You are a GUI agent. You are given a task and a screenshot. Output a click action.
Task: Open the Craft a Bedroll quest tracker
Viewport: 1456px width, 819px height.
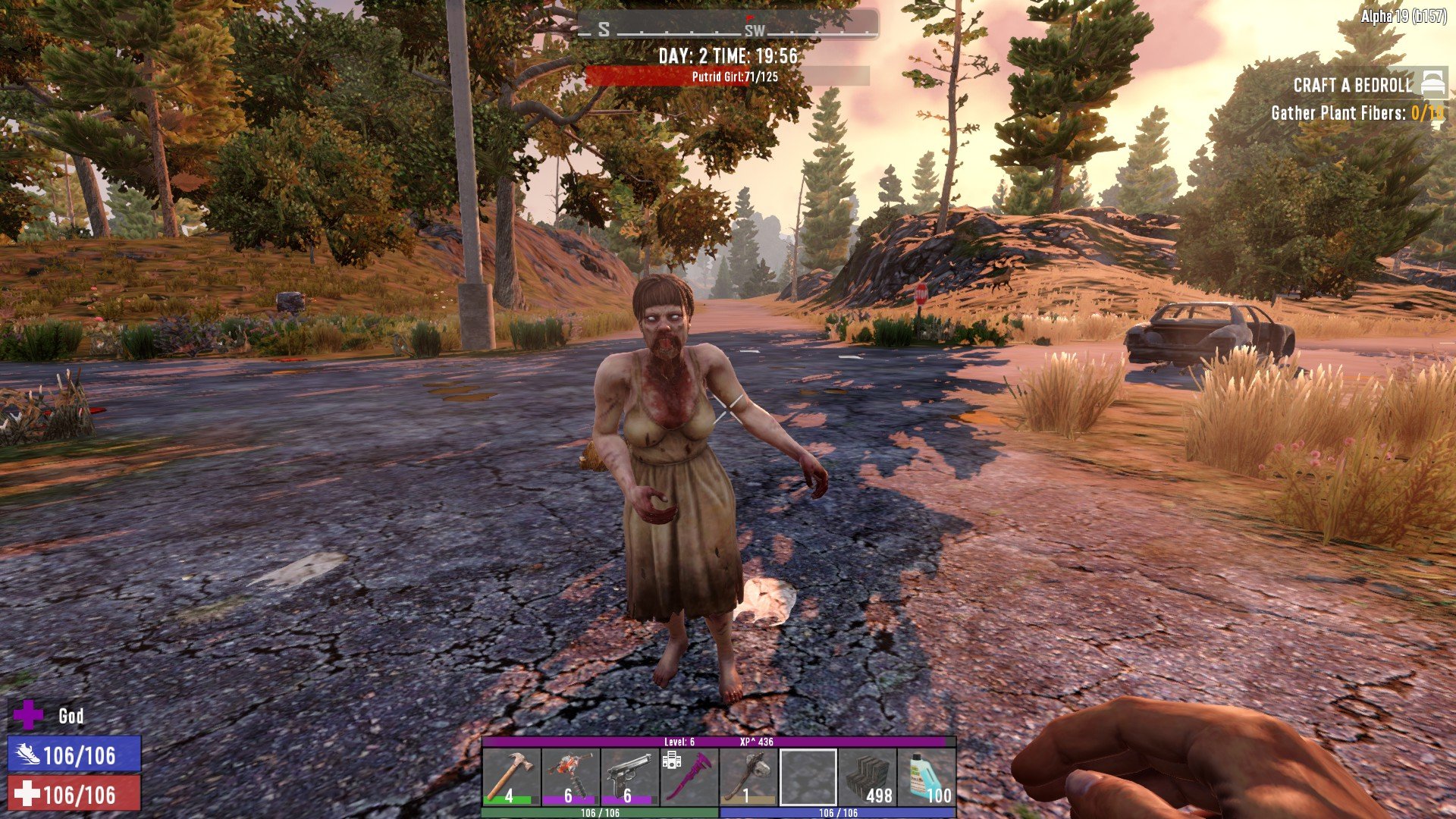click(x=1354, y=85)
